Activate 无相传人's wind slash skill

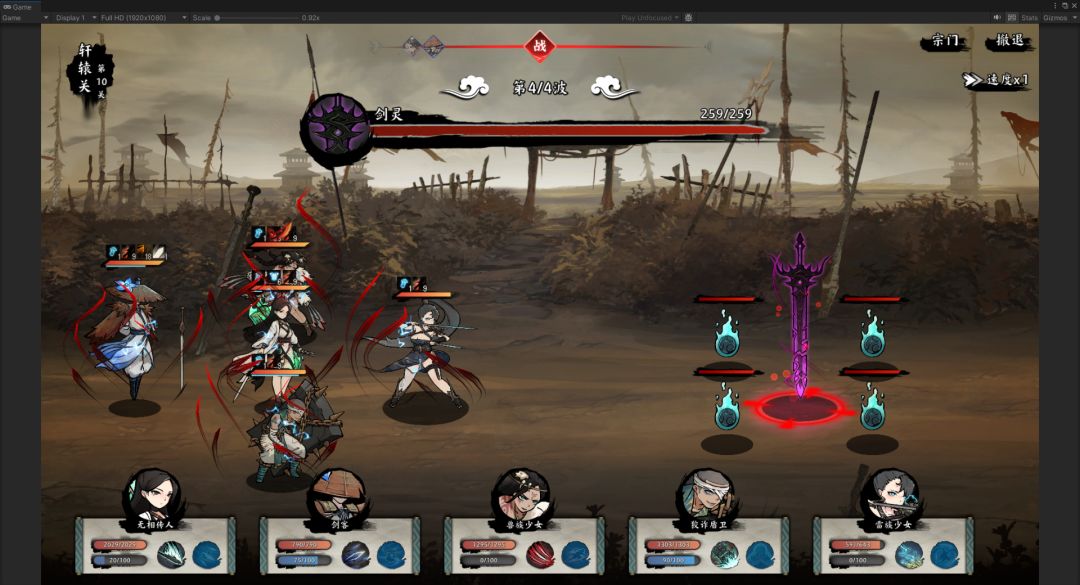171,555
